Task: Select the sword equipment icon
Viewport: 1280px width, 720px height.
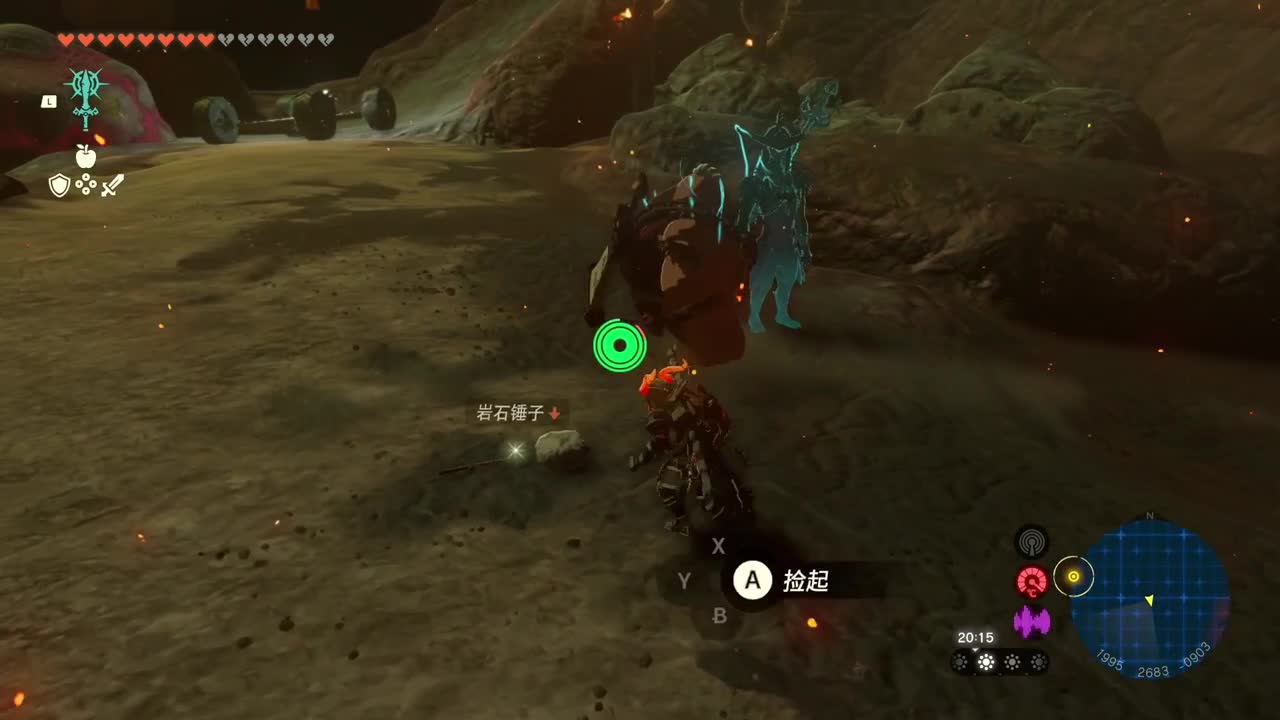Action: pos(112,185)
